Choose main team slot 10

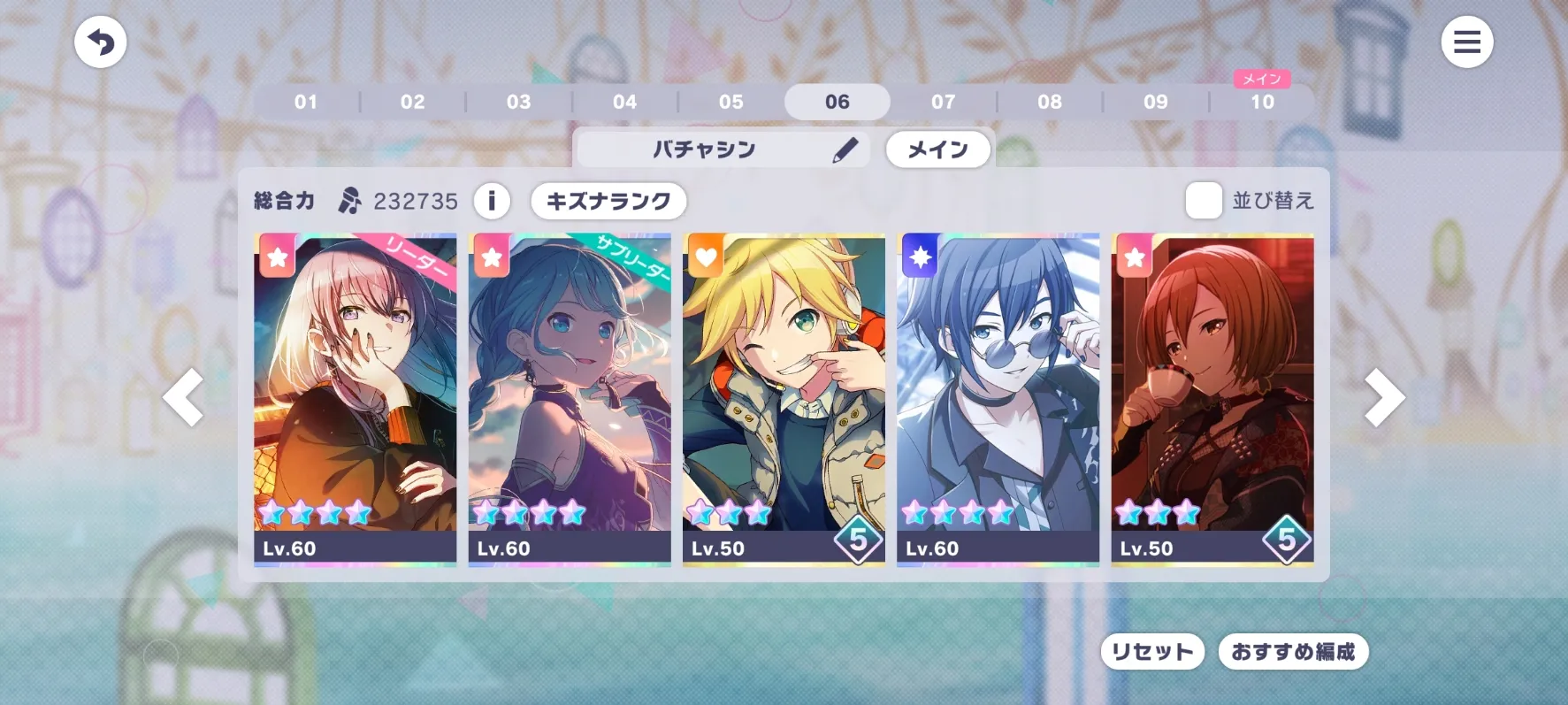[x=1262, y=102]
